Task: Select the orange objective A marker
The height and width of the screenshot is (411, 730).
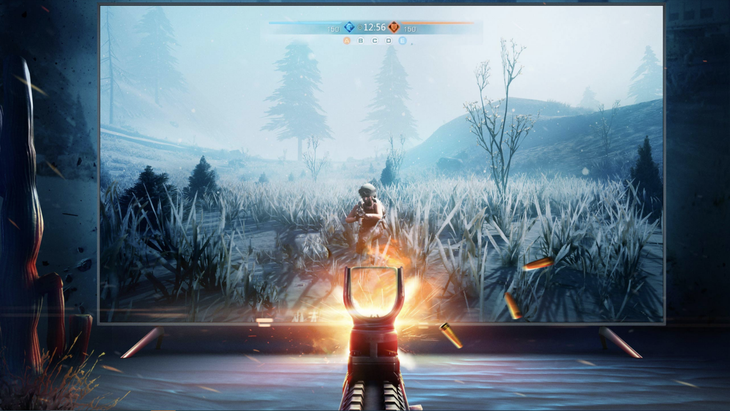Action: tap(347, 41)
